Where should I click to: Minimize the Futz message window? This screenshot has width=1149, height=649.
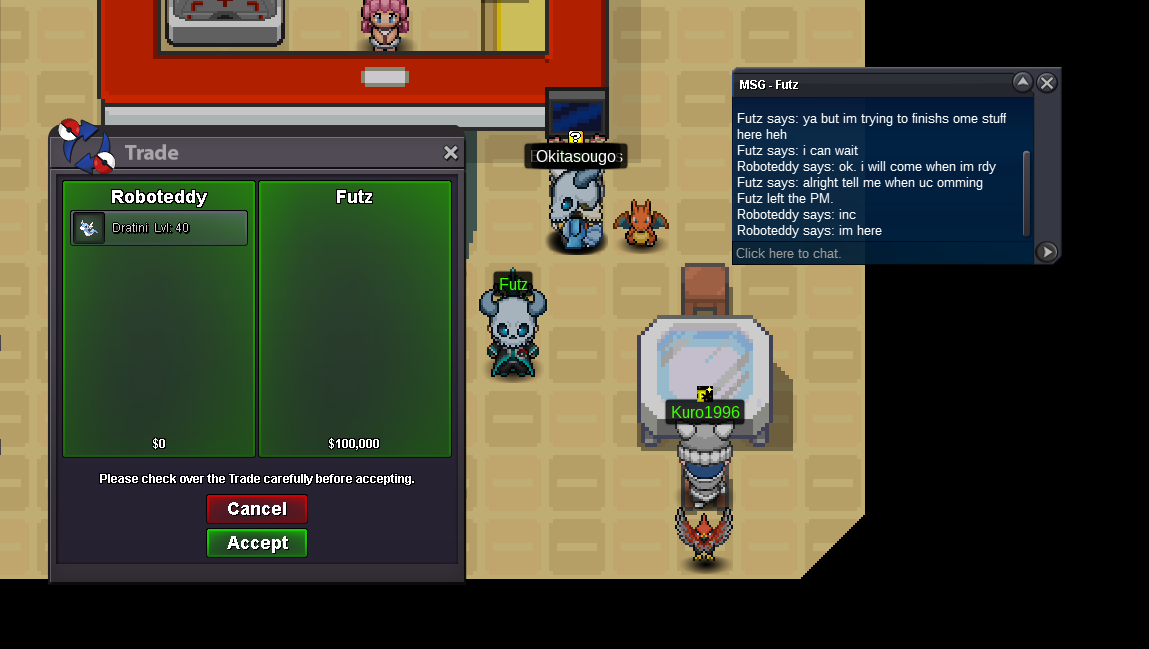tap(1022, 82)
